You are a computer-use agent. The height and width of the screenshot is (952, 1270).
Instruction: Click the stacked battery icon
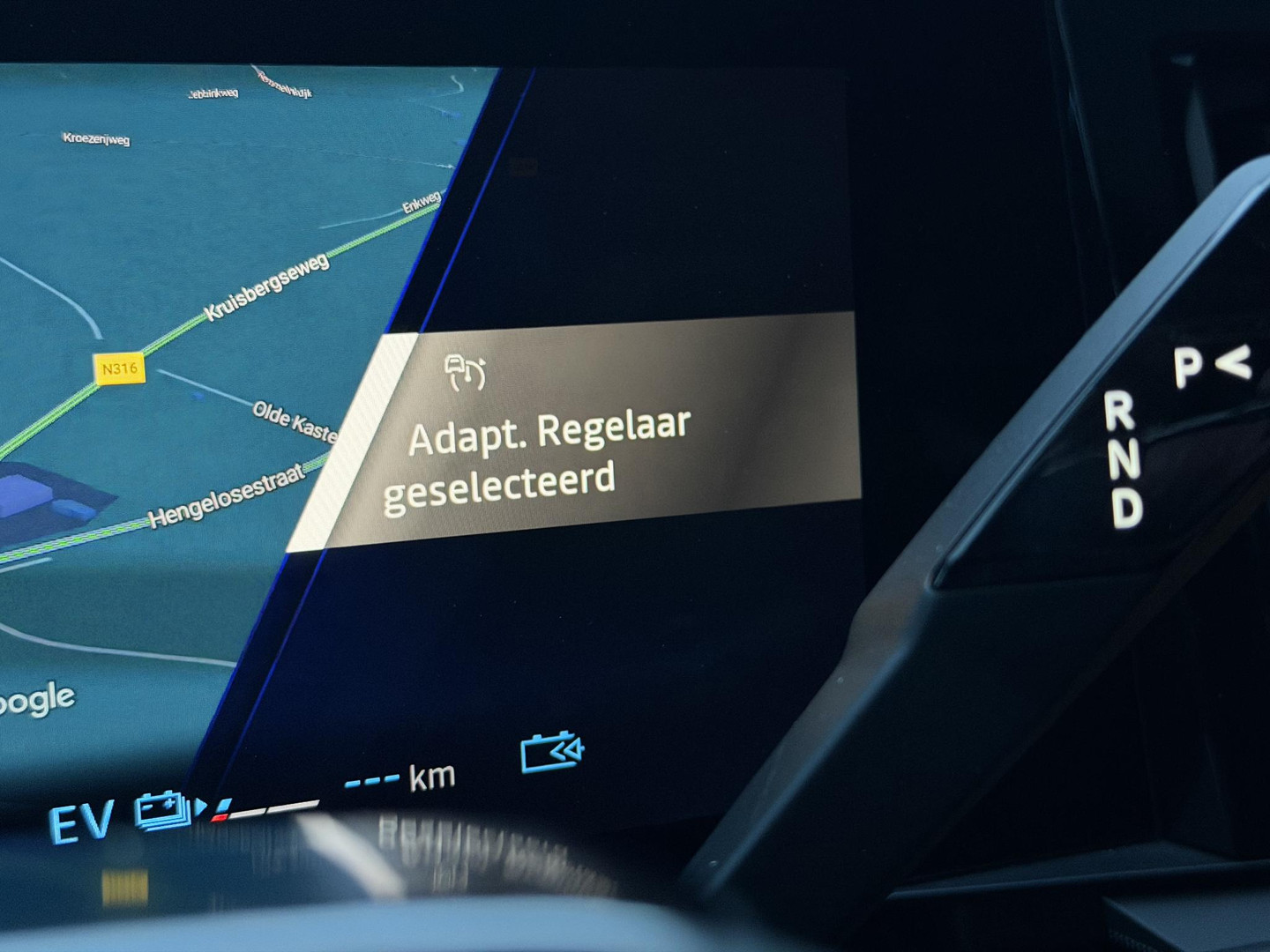point(159,811)
